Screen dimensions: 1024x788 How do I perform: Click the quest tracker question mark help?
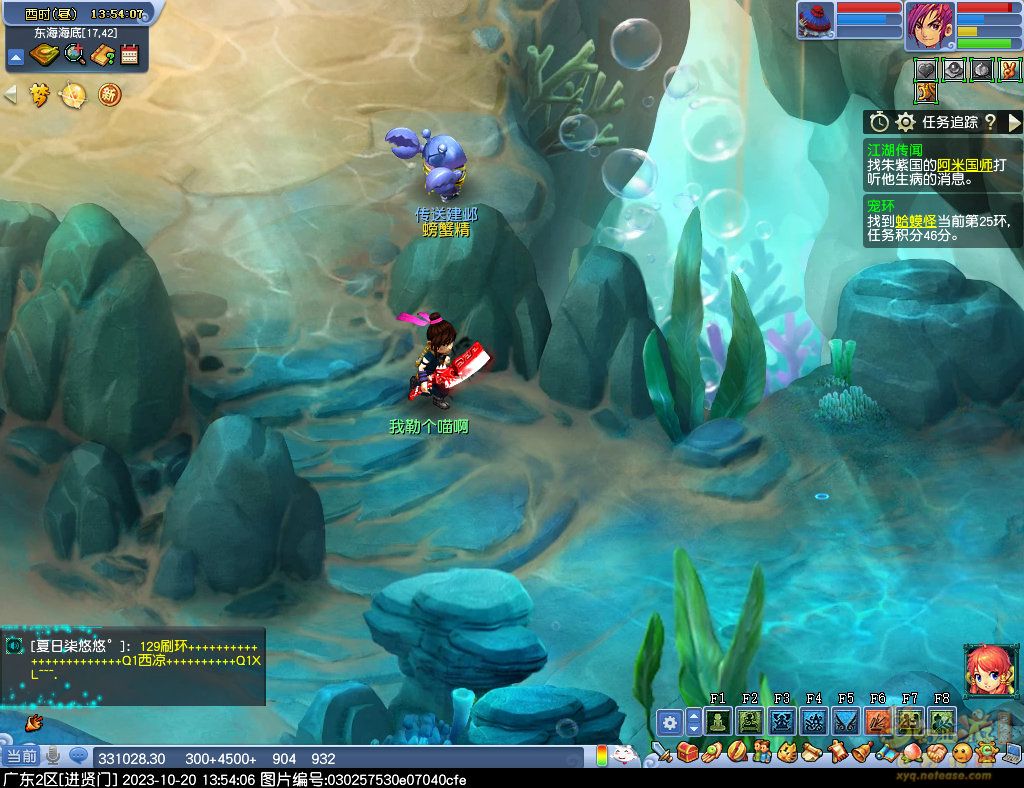(990, 122)
